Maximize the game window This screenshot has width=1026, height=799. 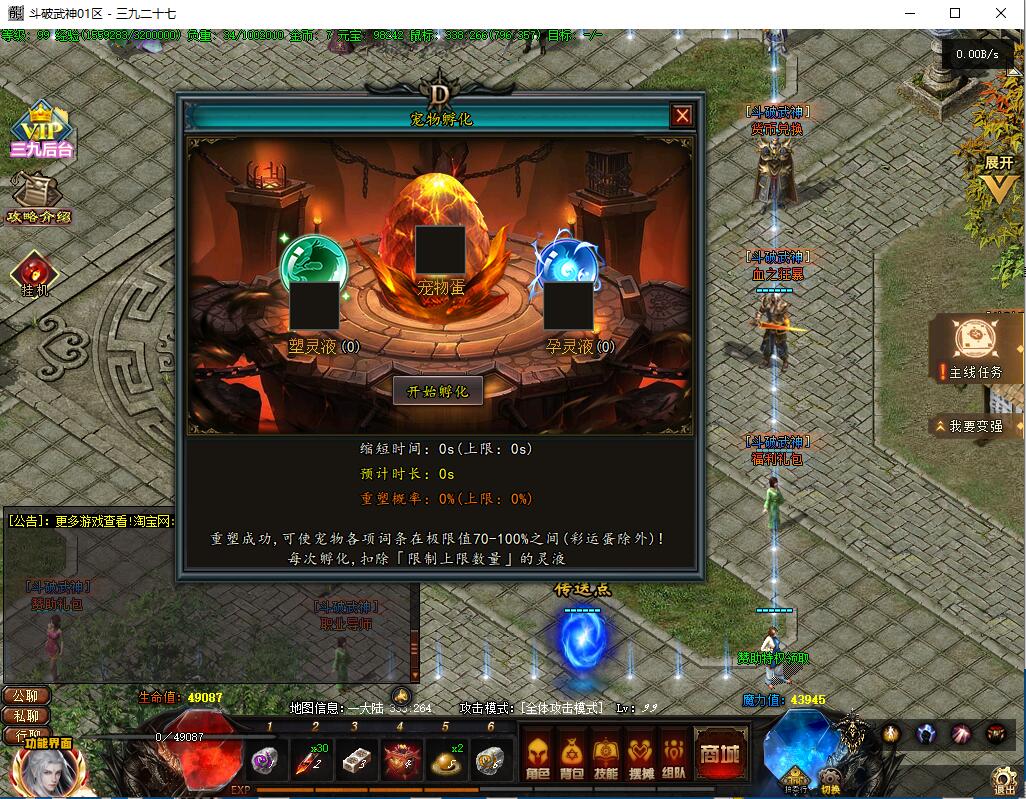point(955,13)
